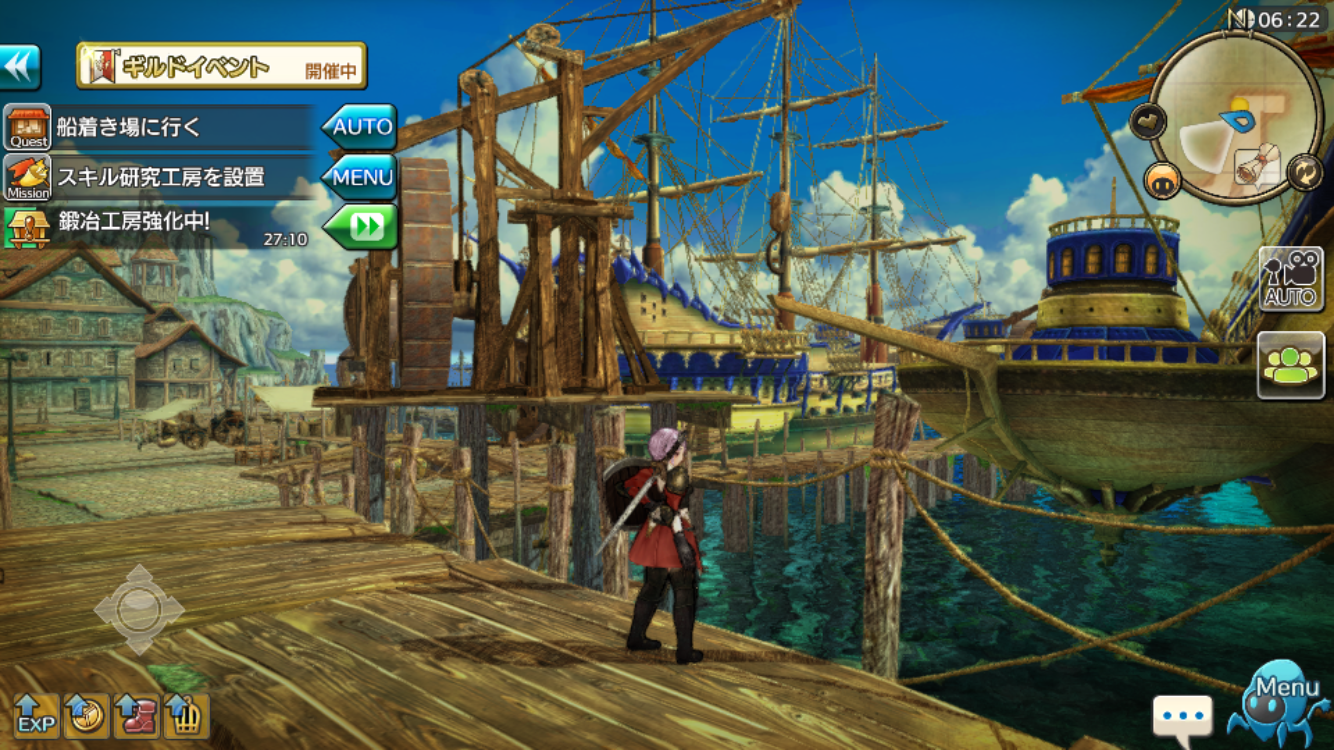The height and width of the screenshot is (750, 1334).
Task: Open the circular minimap
Action: point(1235,115)
